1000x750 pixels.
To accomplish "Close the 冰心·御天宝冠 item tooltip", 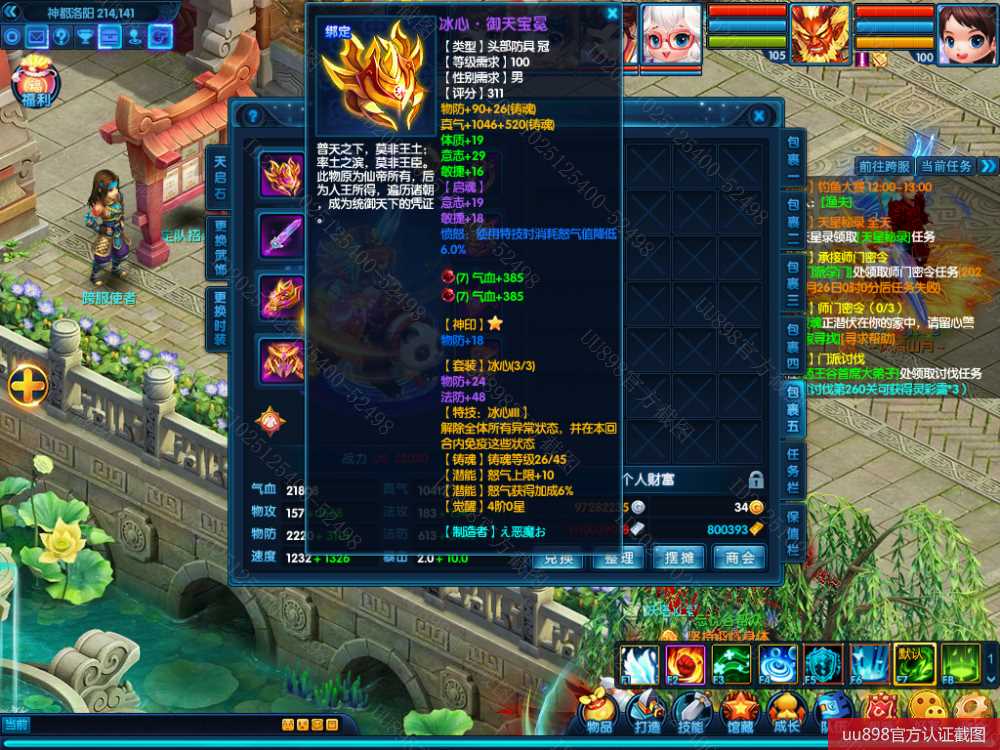I will (612, 15).
